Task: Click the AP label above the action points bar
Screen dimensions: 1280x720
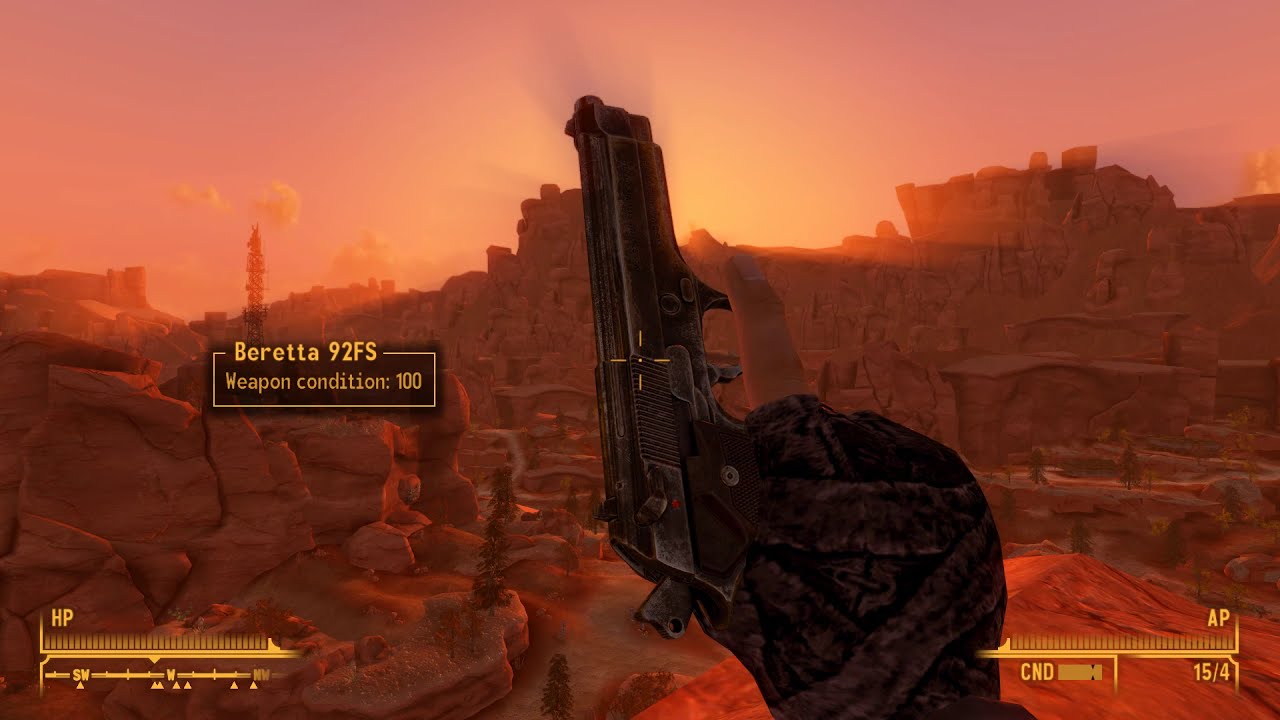Action: pyautogui.click(x=1219, y=617)
